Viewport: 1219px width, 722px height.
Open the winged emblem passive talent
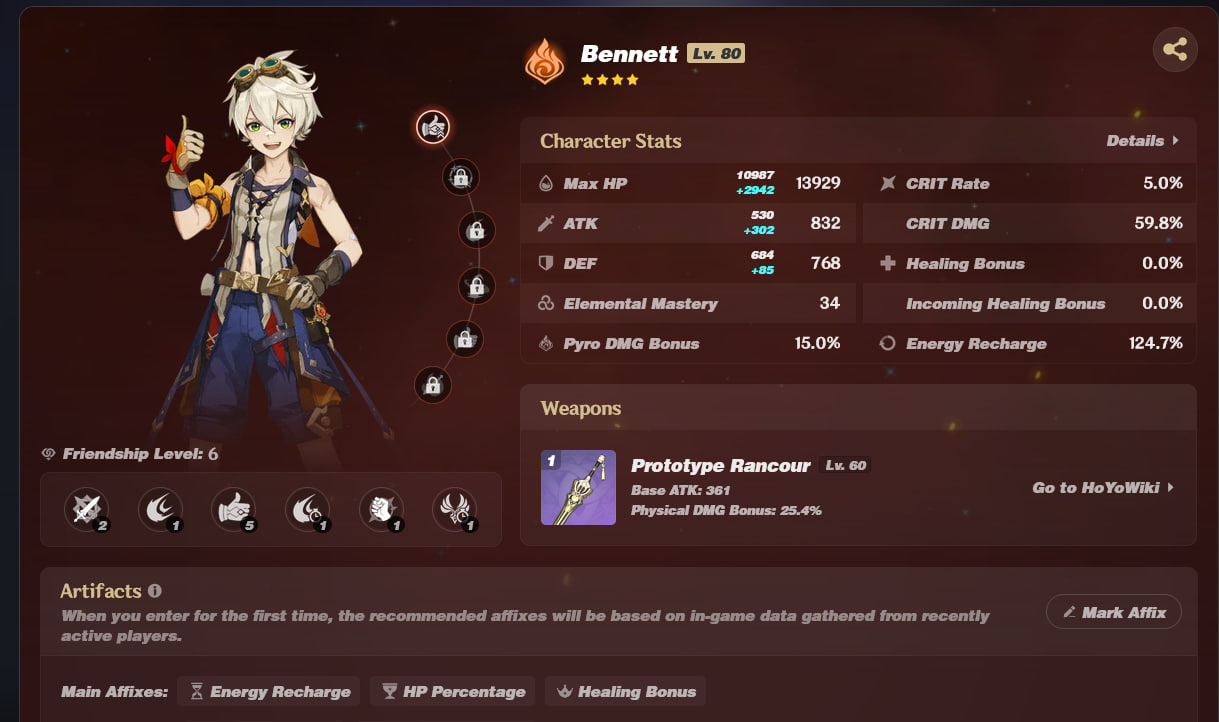(x=454, y=509)
